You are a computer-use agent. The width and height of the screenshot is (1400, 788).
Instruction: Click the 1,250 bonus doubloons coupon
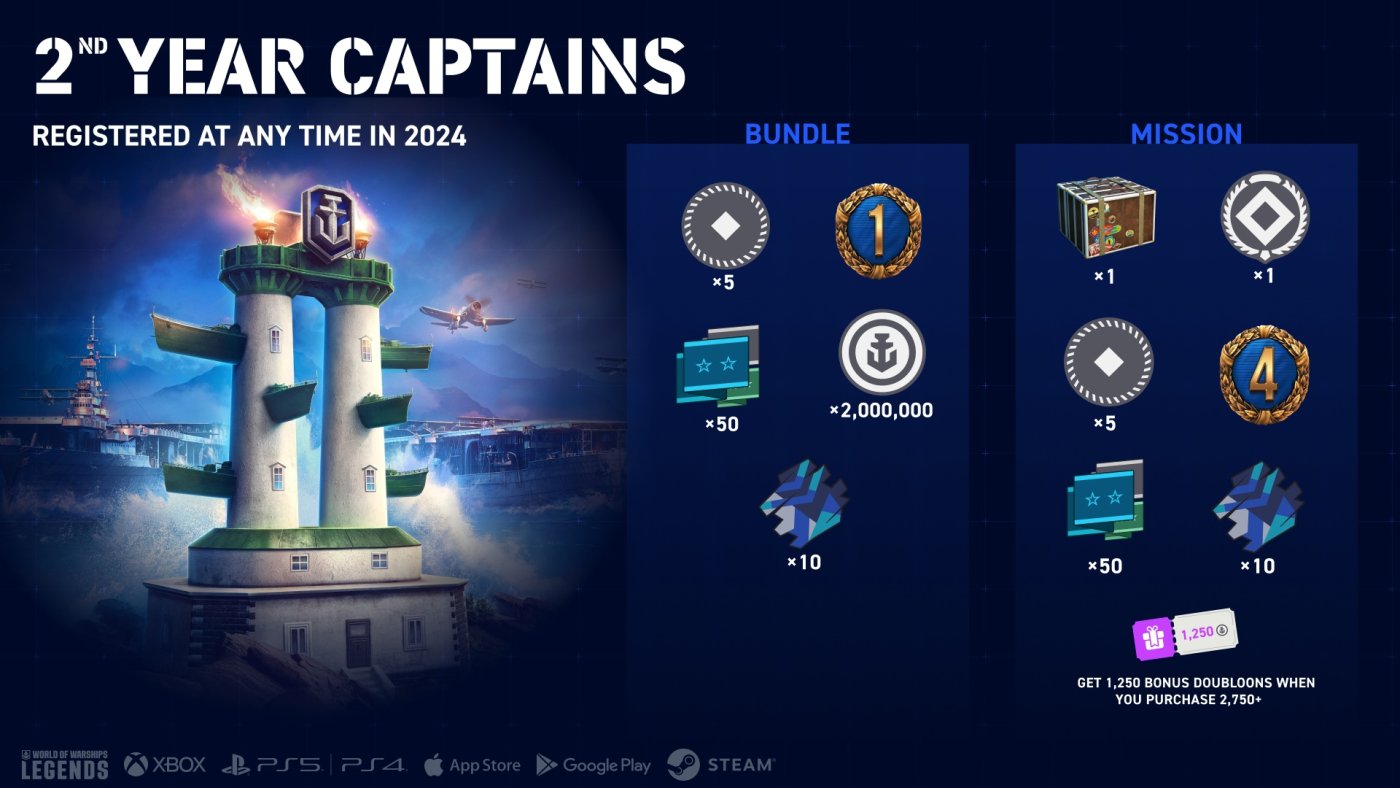coord(1184,634)
